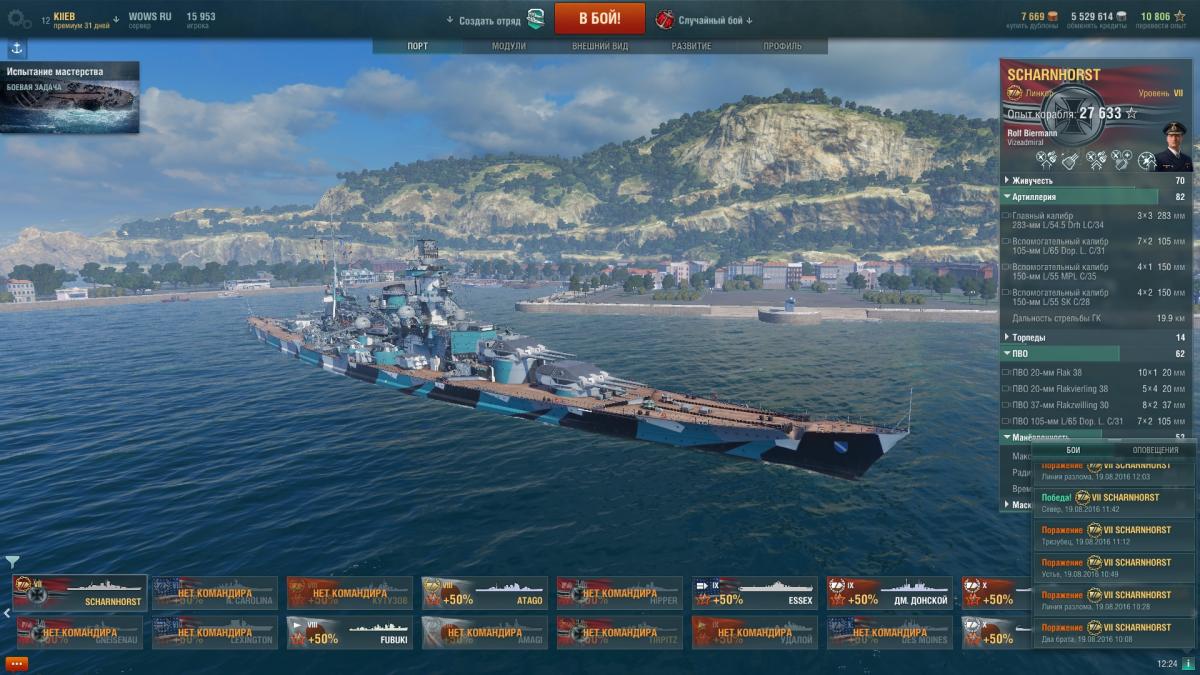Pick the Fubuki destroyer in the carousel
The image size is (1200, 675).
349,632
